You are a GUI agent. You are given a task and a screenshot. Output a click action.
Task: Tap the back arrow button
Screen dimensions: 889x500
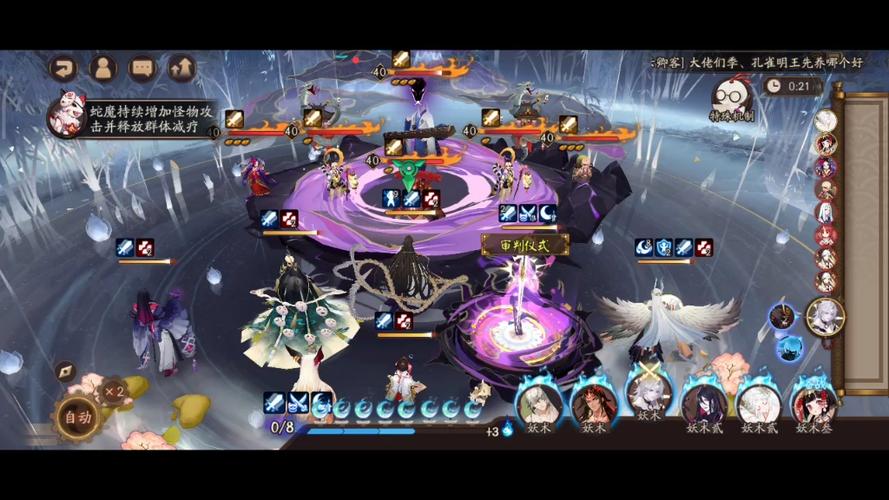click(x=63, y=68)
